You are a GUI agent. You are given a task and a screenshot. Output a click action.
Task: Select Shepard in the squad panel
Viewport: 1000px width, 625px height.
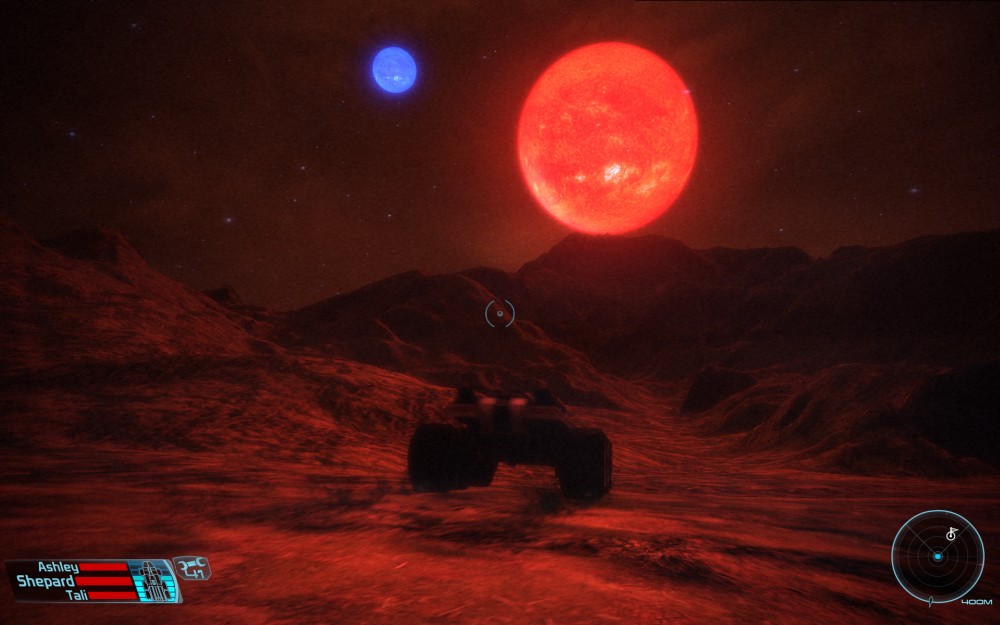point(46,581)
